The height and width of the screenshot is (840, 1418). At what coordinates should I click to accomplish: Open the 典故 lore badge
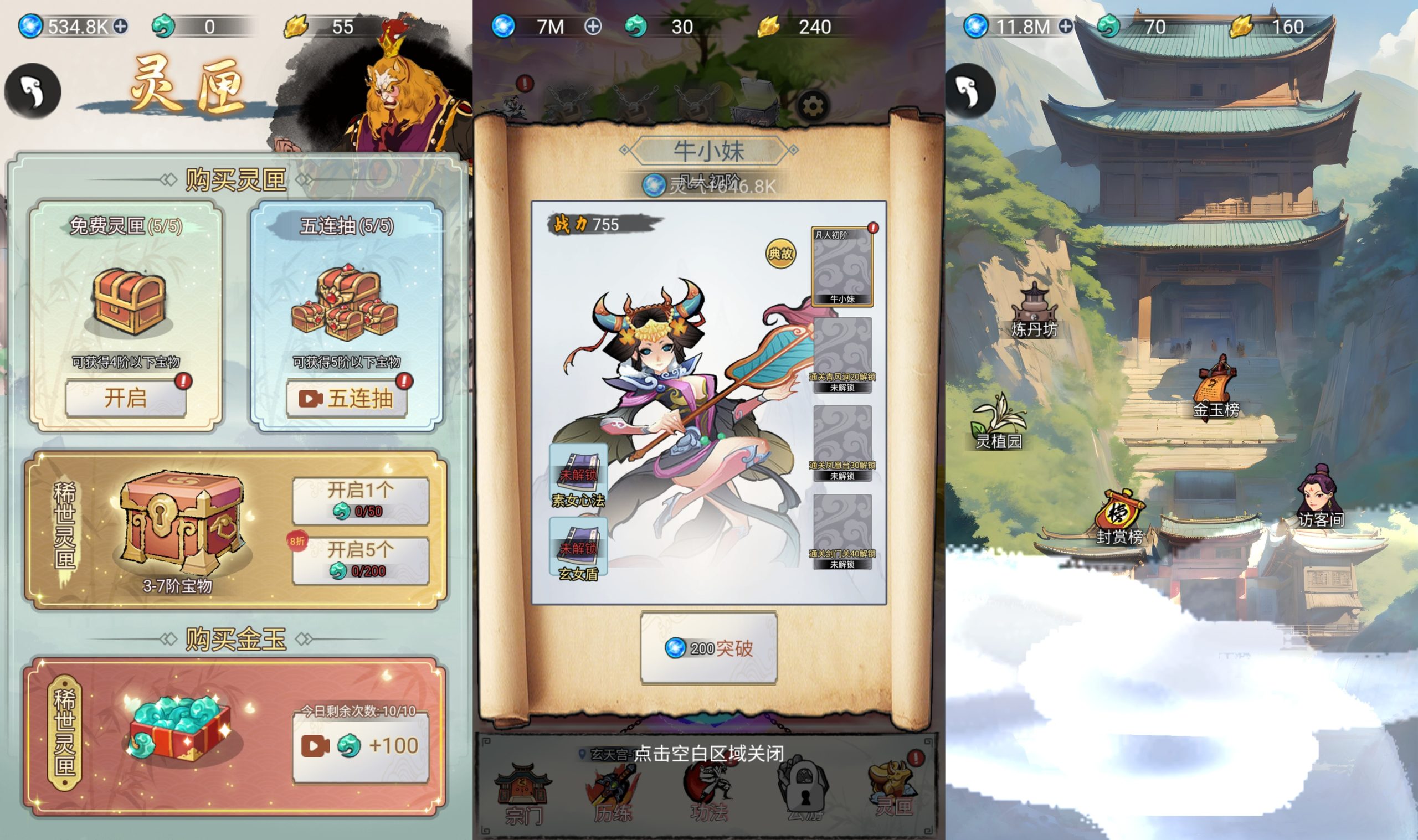coord(780,254)
